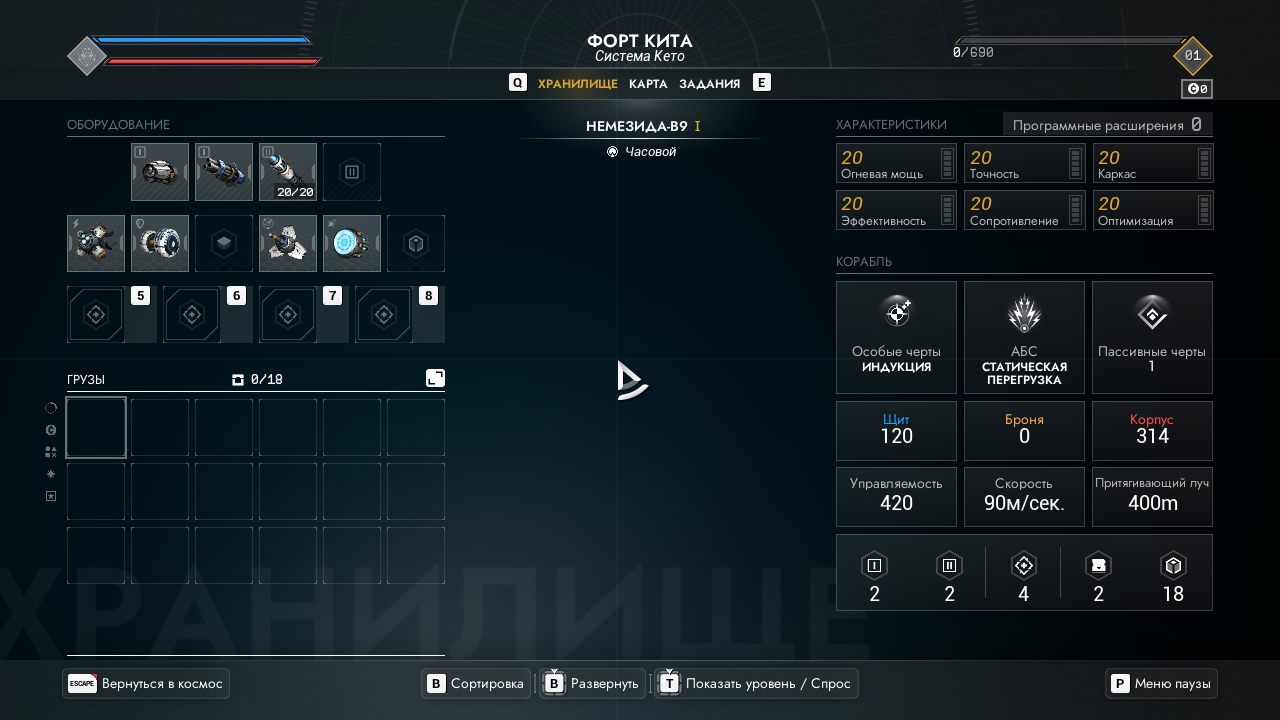This screenshot has height=720, width=1280.
Task: Open the Особые черты ИНДУКЦИЯ perk card
Action: click(x=896, y=336)
